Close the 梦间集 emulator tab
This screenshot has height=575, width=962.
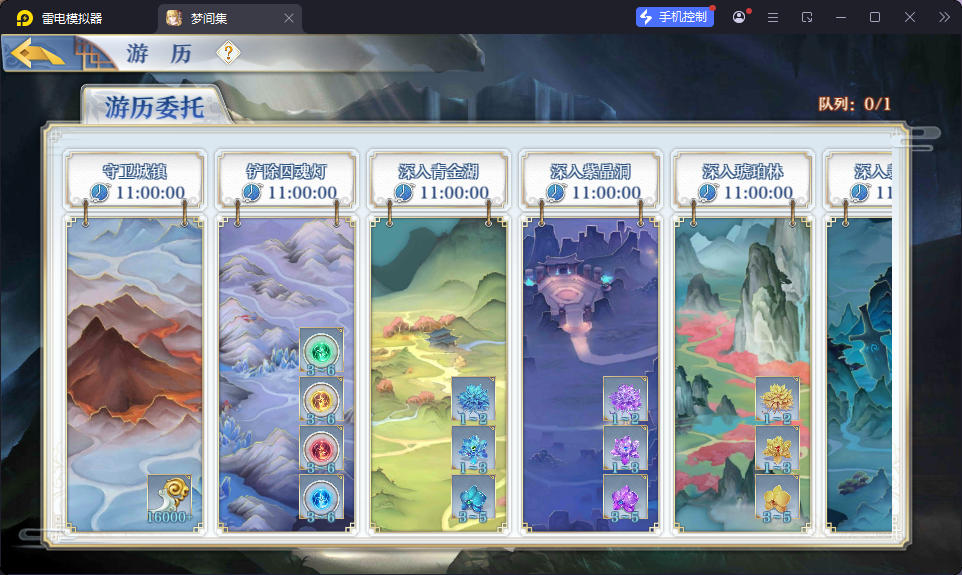click(289, 18)
